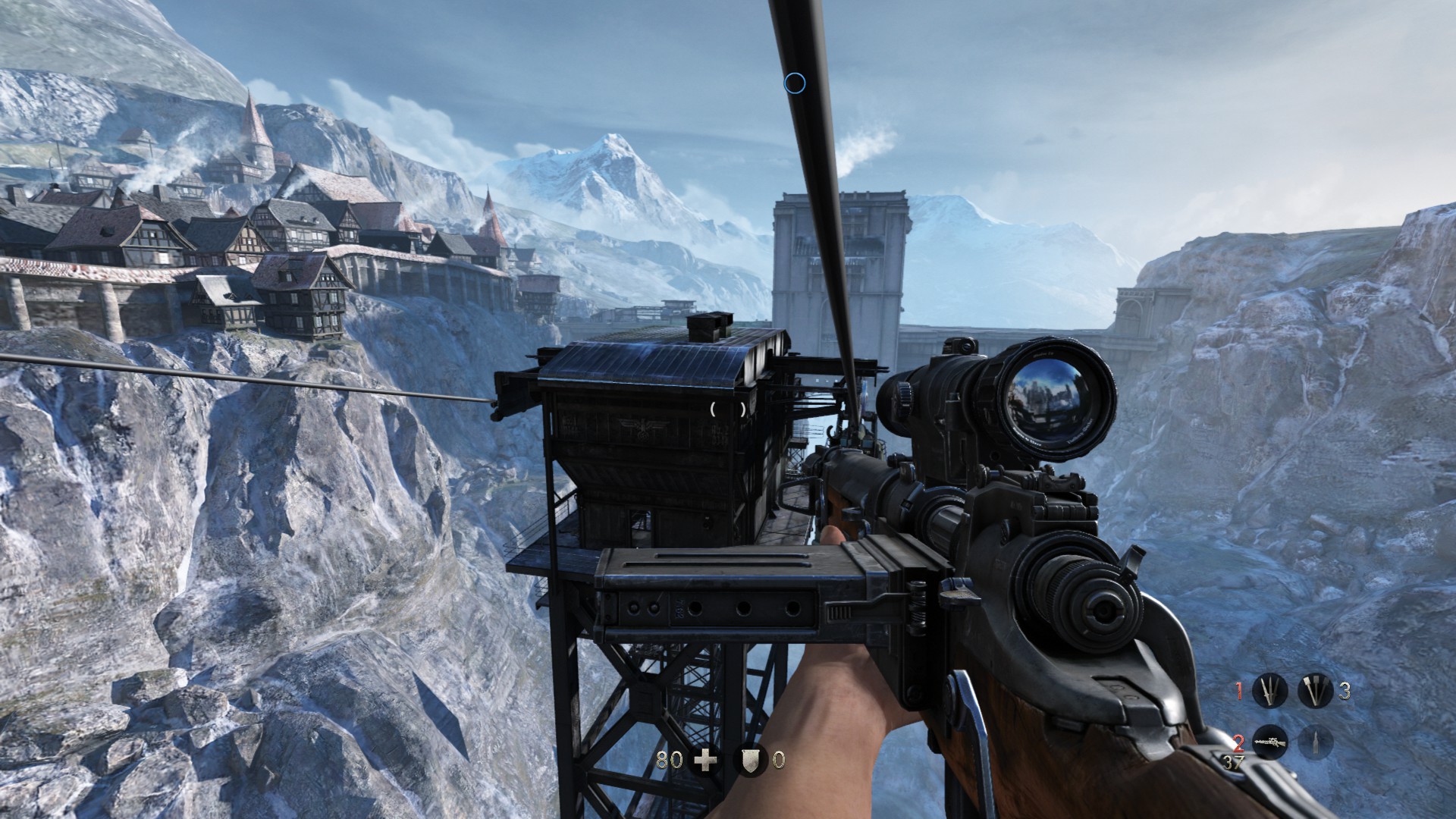Viewport: 1456px width, 819px height.
Task: Click the health cross icon
Action: 706,758
